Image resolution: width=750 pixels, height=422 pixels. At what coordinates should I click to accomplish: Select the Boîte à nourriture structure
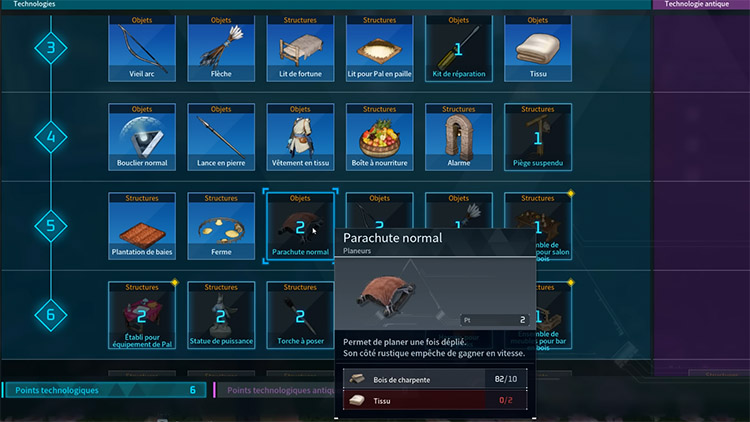[380, 136]
